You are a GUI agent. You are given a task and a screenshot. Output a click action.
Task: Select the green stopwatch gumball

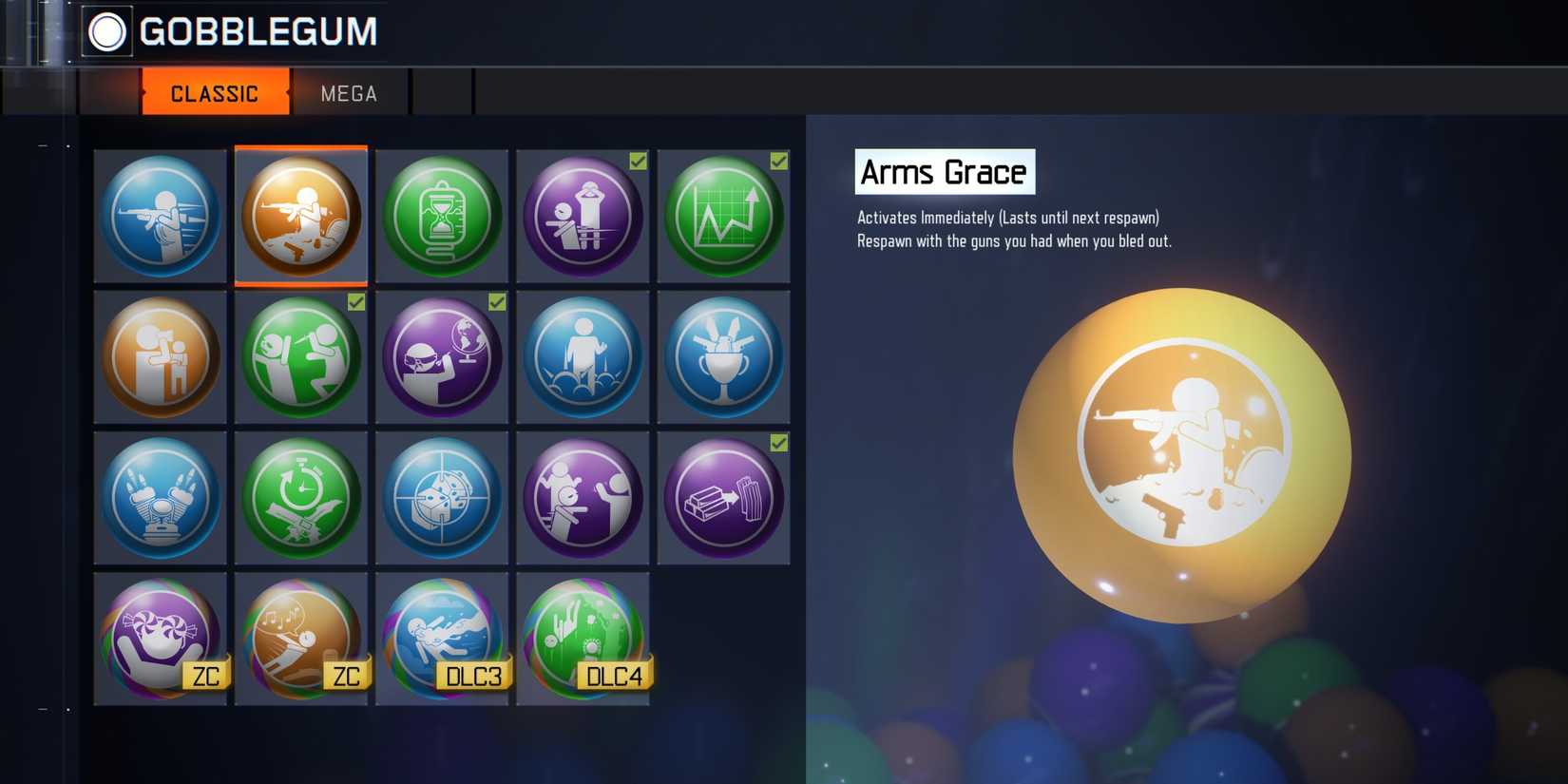[x=300, y=497]
